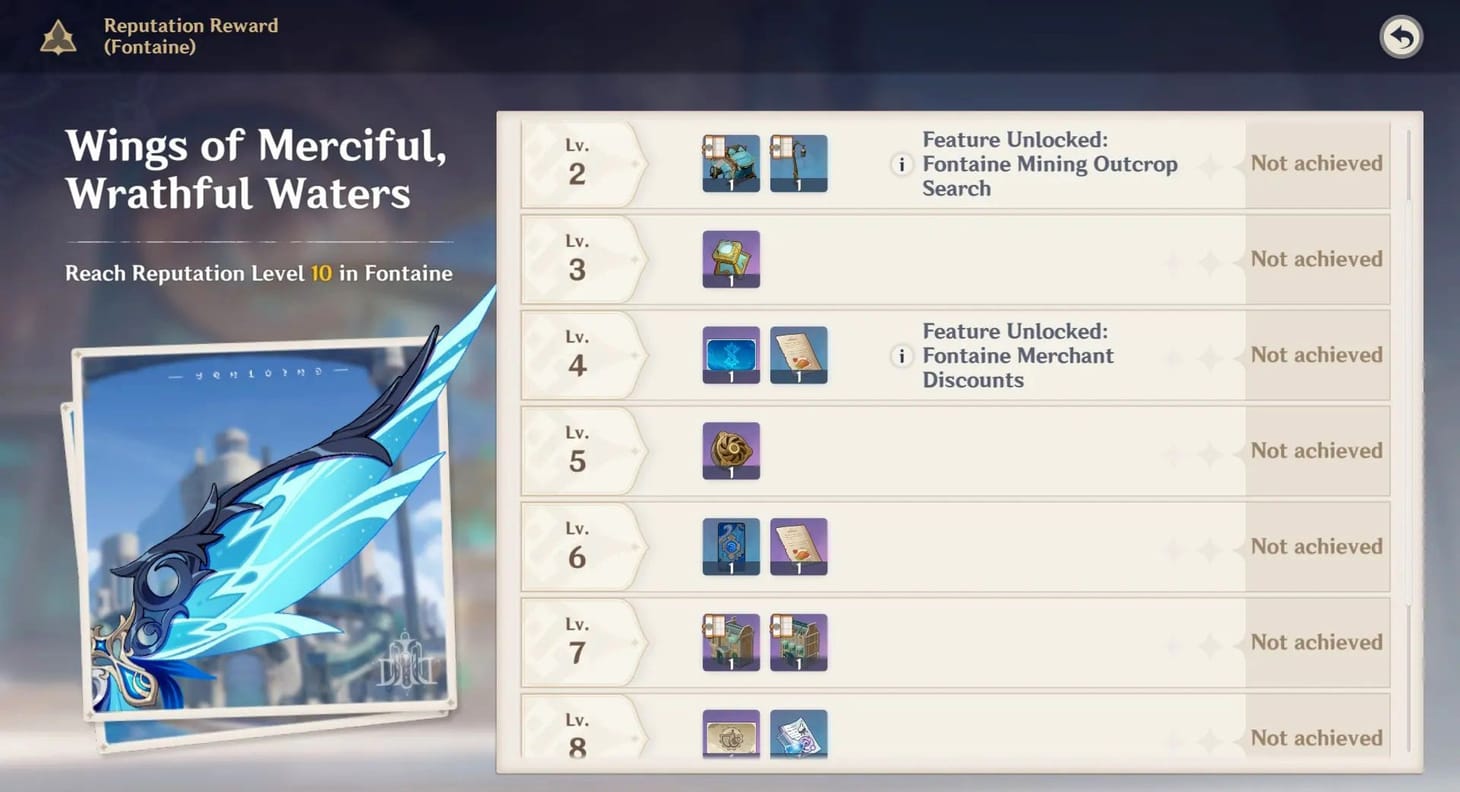This screenshot has width=1460, height=792.
Task: Click the left furnishing crate at Lv. 7
Action: 730,642
